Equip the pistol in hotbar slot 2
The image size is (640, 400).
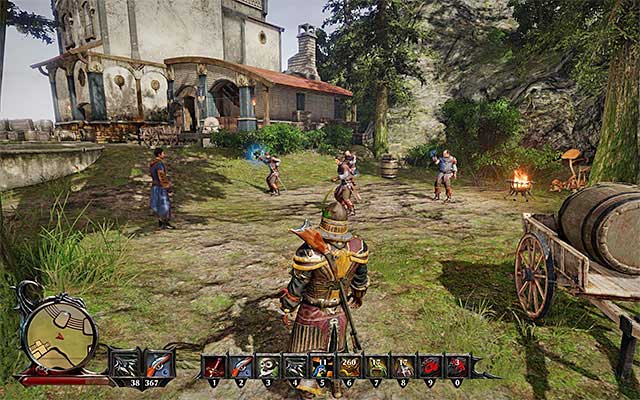click(x=241, y=366)
